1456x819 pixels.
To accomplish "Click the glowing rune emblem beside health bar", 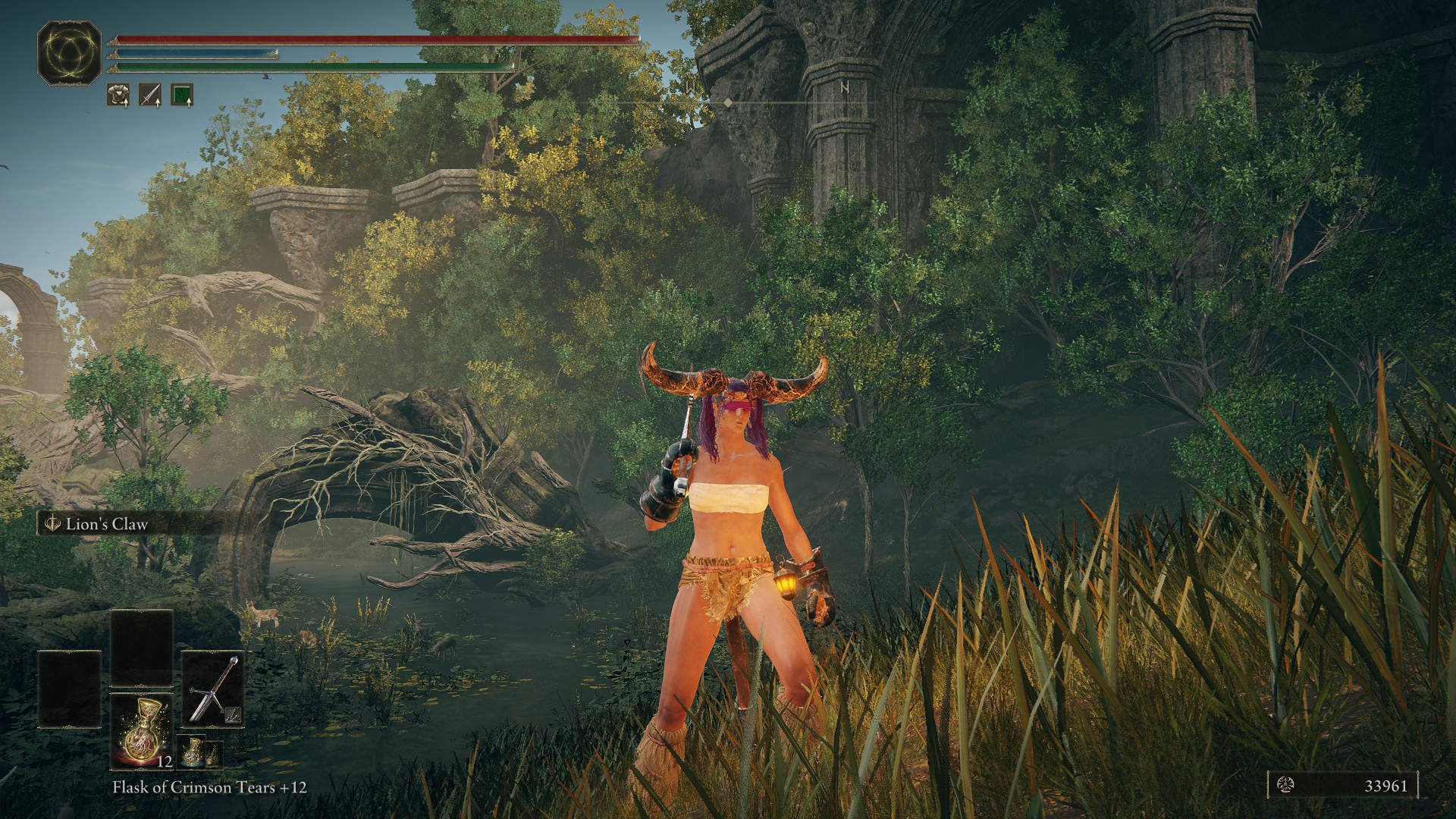I will (70, 52).
